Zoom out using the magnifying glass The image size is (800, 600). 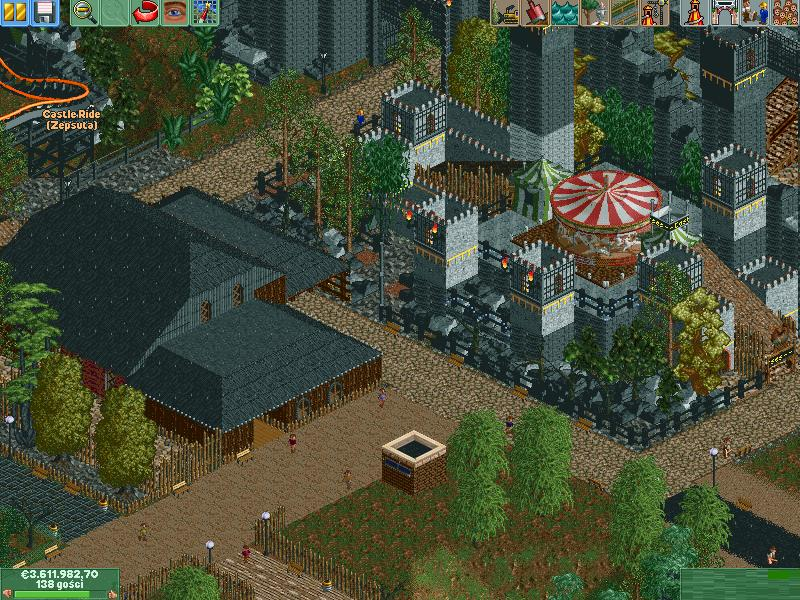[x=85, y=12]
